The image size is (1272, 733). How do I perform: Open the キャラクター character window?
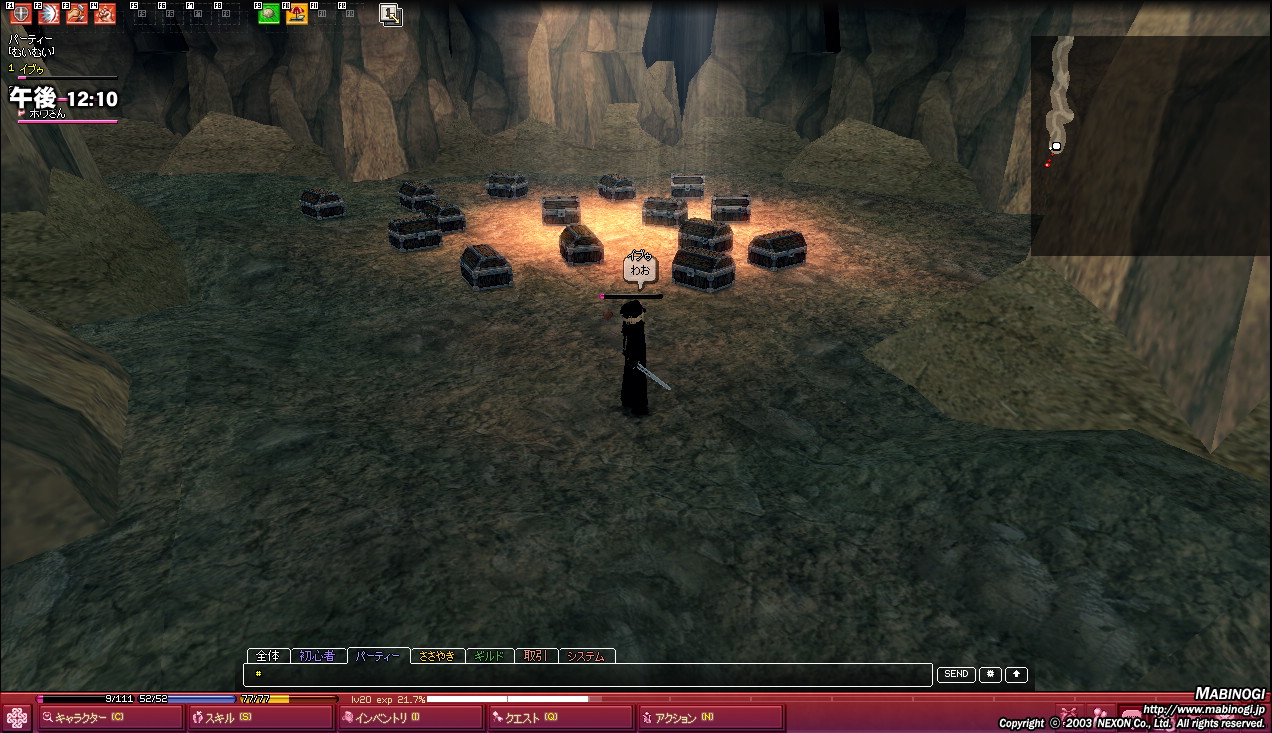[x=110, y=717]
